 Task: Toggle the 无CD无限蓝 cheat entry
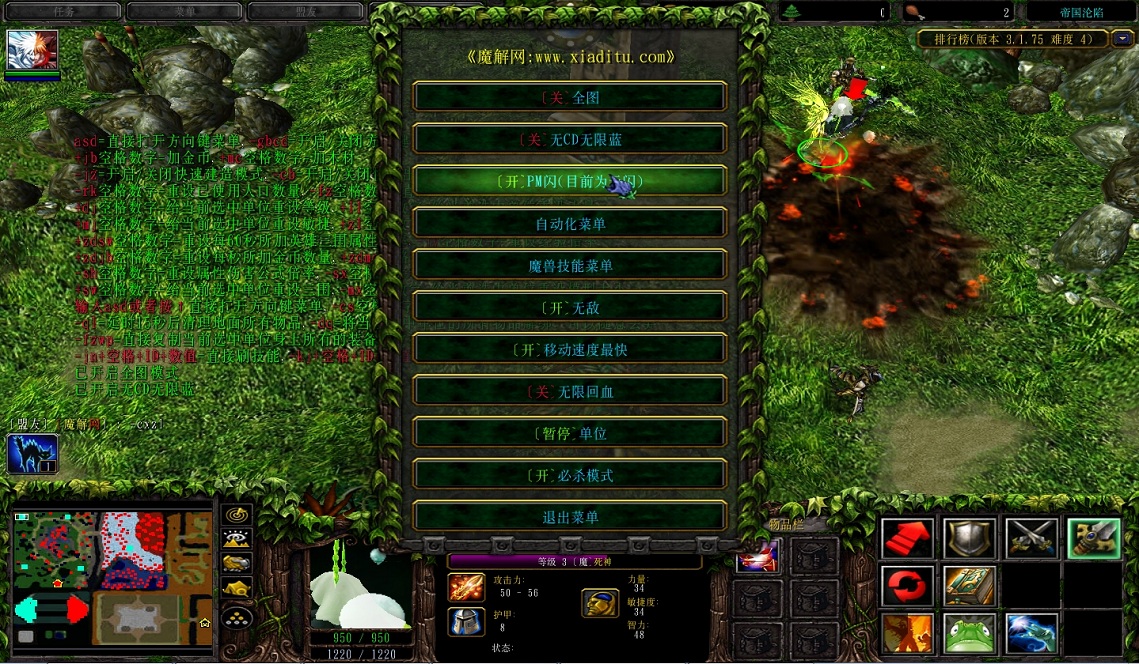(x=570, y=139)
